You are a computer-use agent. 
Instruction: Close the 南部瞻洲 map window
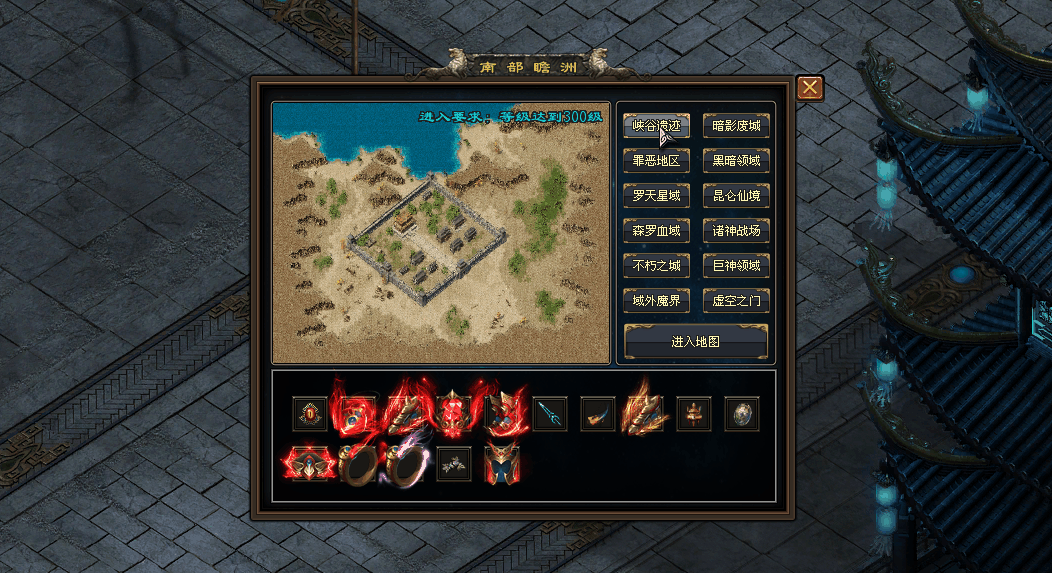[809, 88]
